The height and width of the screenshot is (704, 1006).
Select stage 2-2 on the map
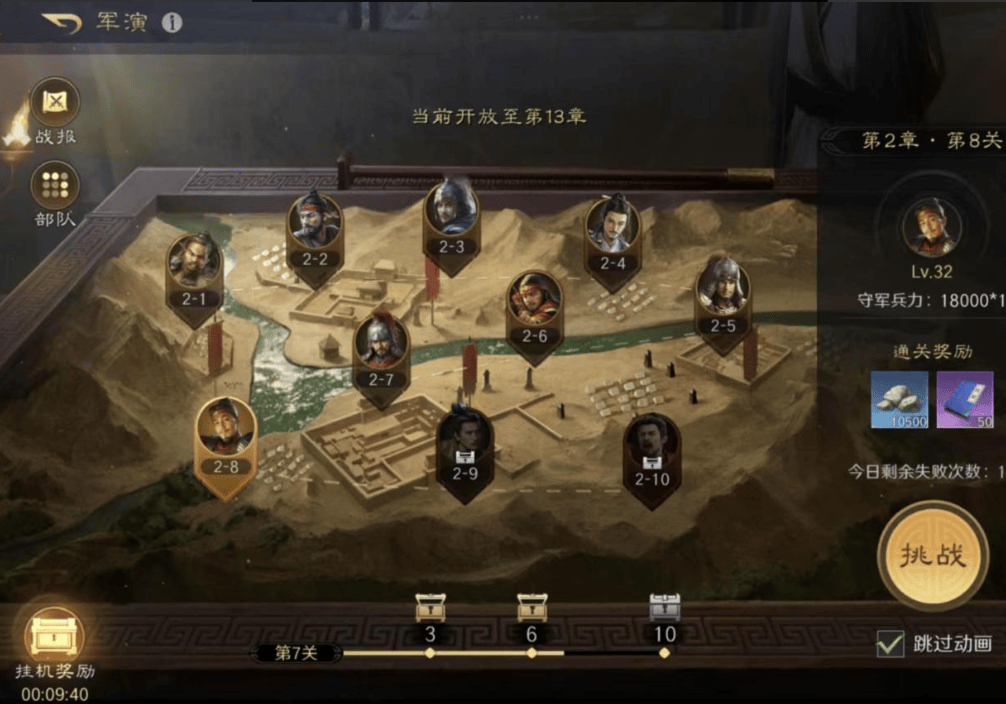click(x=315, y=227)
